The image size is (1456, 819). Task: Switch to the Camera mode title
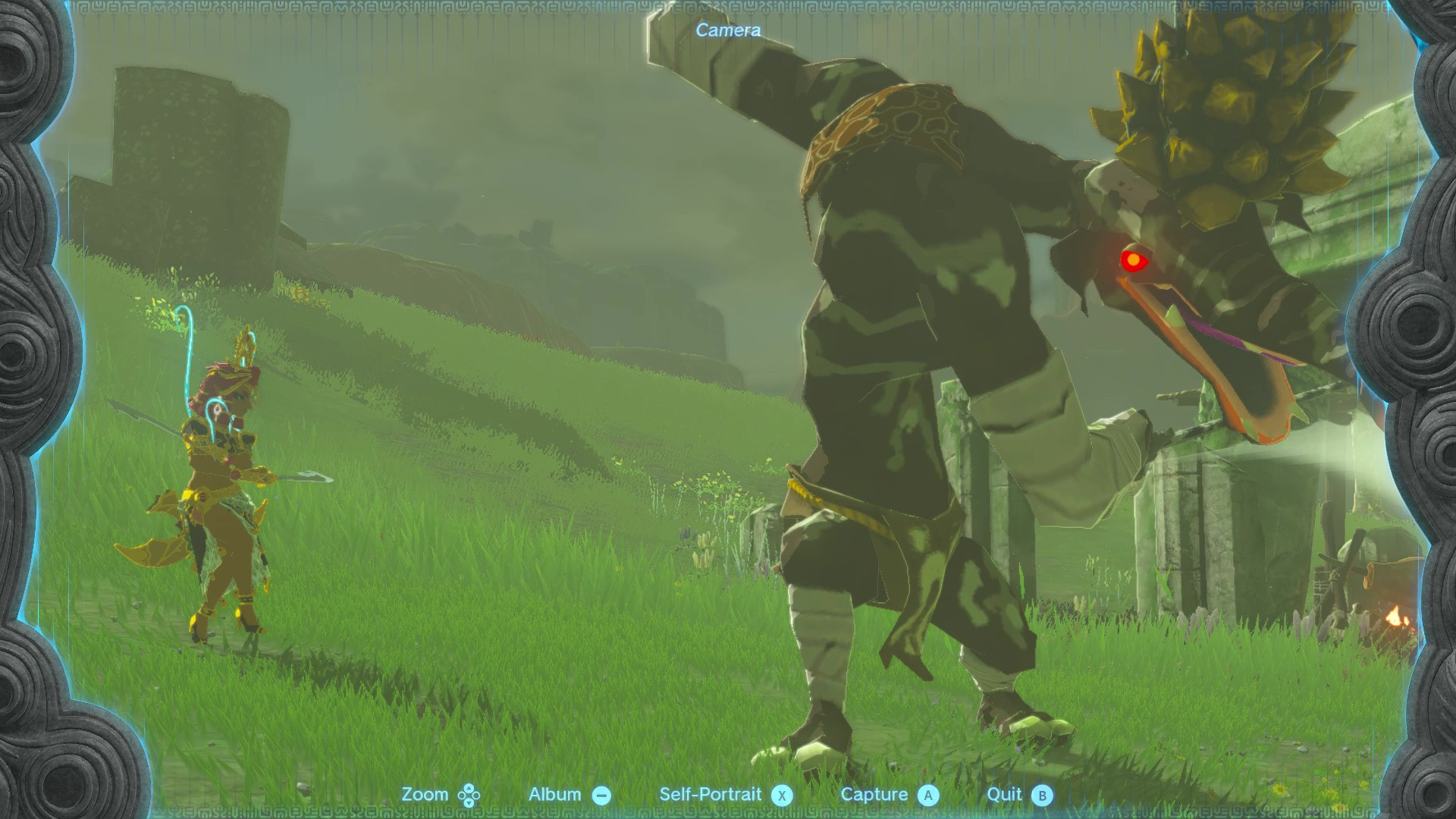click(x=726, y=31)
